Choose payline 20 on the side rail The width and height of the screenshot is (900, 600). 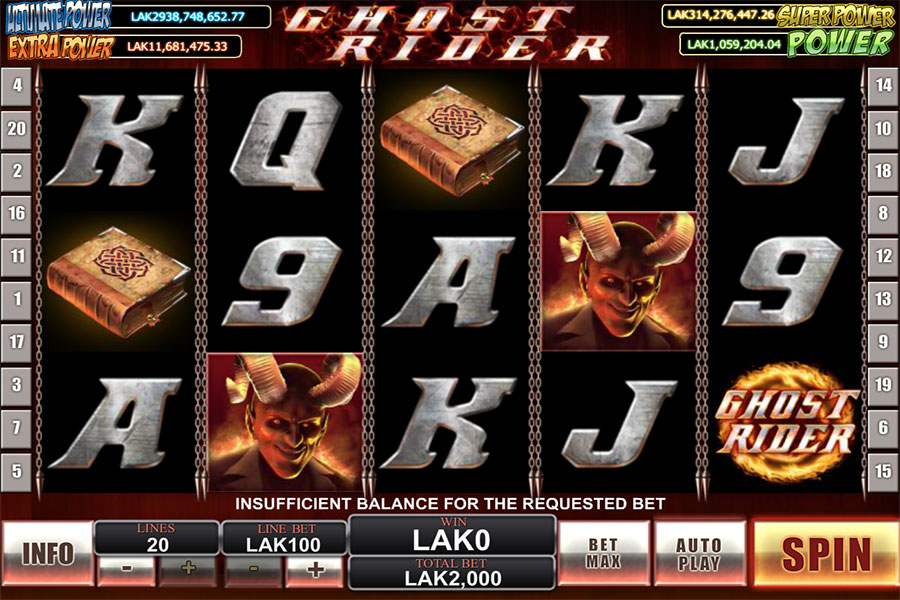click(17, 129)
